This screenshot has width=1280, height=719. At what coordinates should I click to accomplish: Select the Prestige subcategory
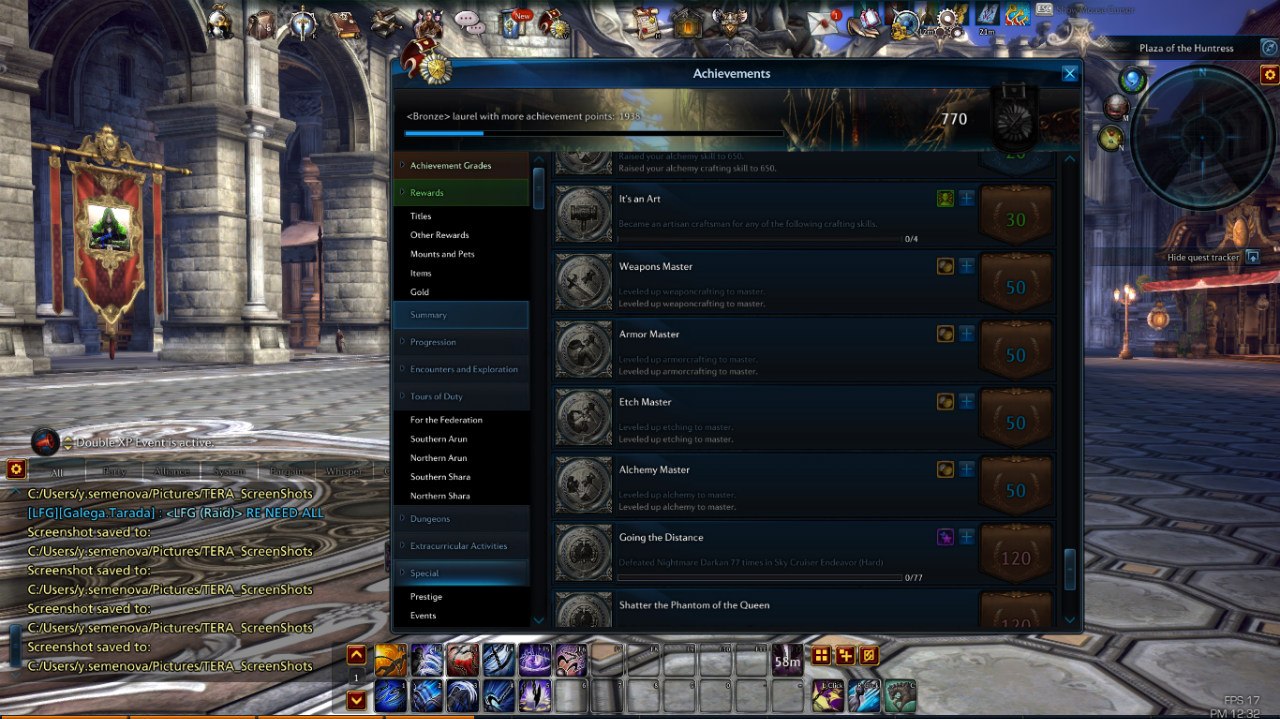426,597
